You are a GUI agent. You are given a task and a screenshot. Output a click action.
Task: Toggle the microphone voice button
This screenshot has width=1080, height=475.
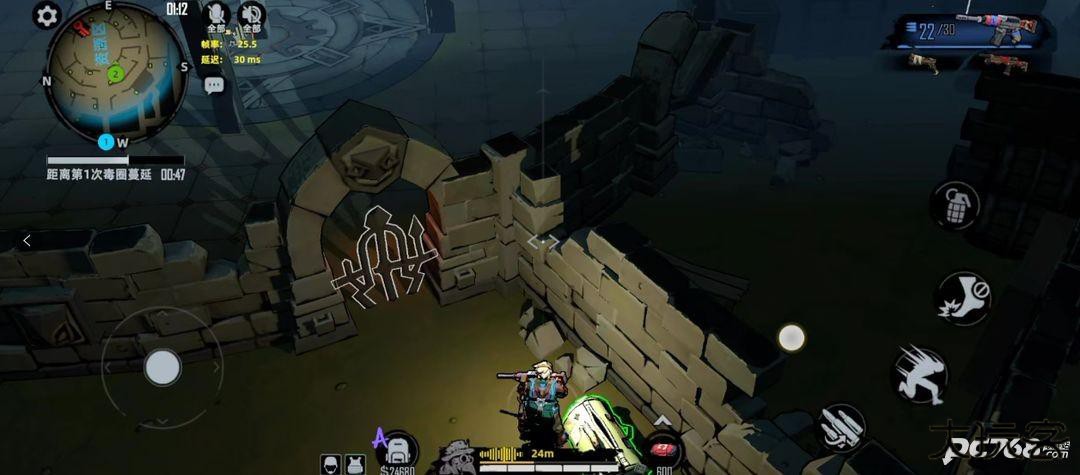click(x=215, y=14)
